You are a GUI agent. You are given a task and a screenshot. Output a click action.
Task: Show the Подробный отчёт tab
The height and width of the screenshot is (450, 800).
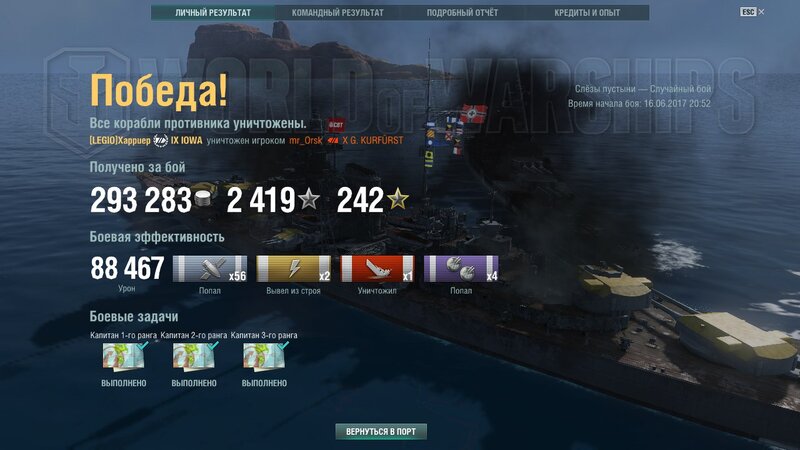click(461, 13)
